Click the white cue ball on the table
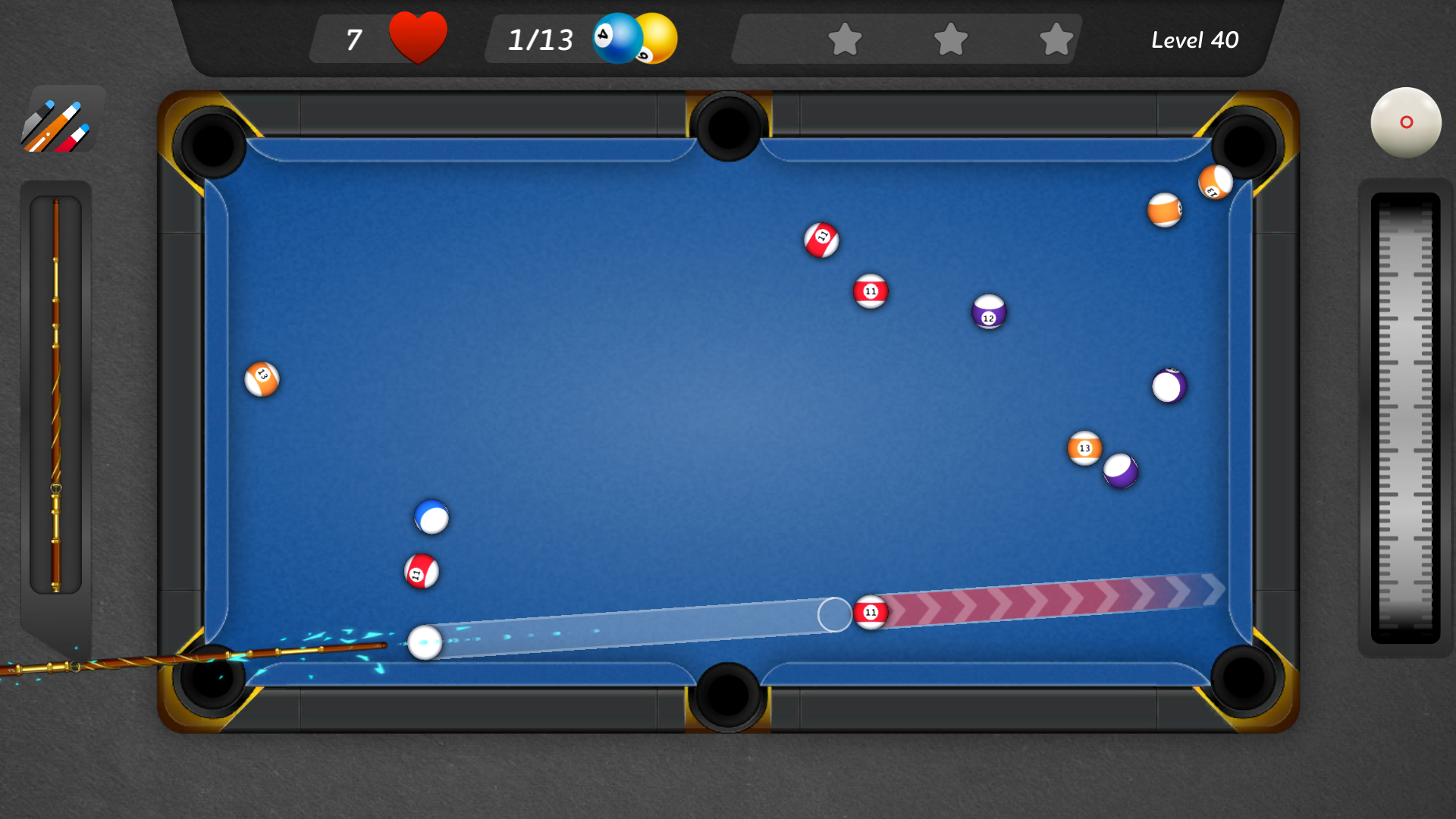 (x=426, y=644)
